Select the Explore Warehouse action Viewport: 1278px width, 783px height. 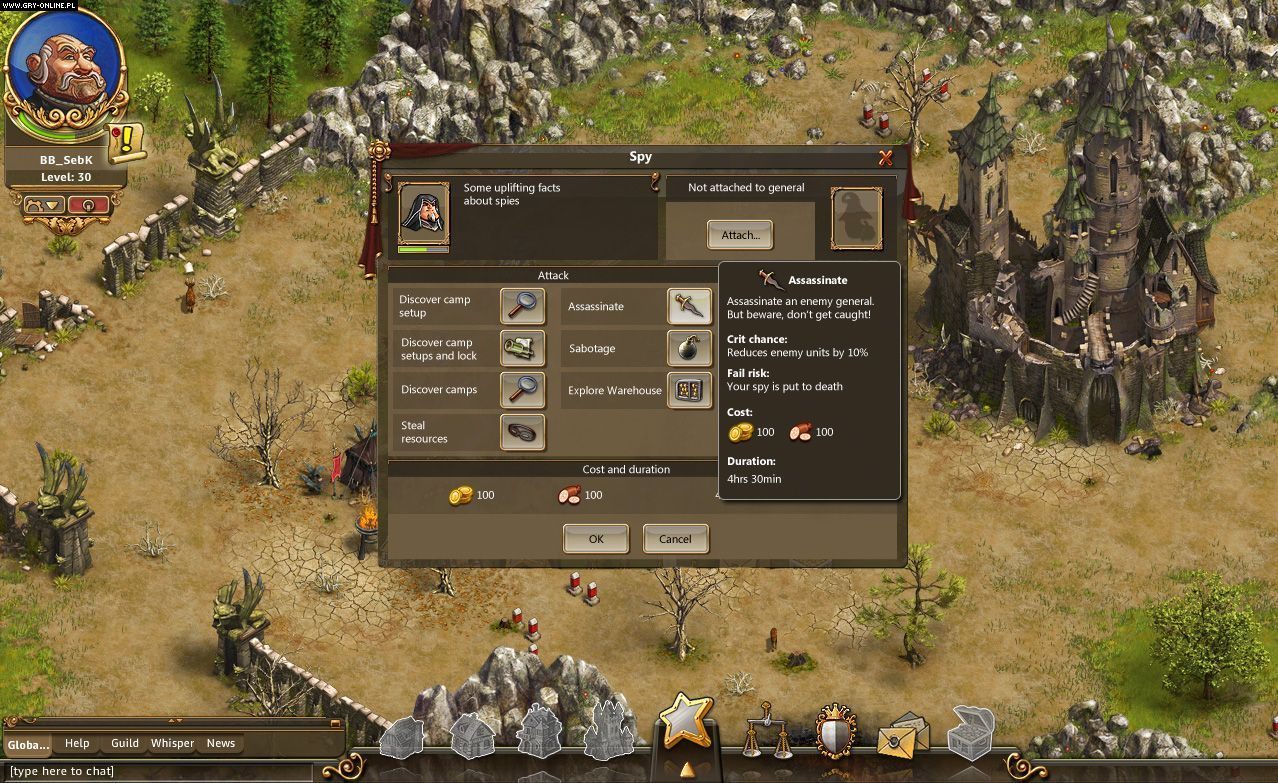tap(689, 390)
